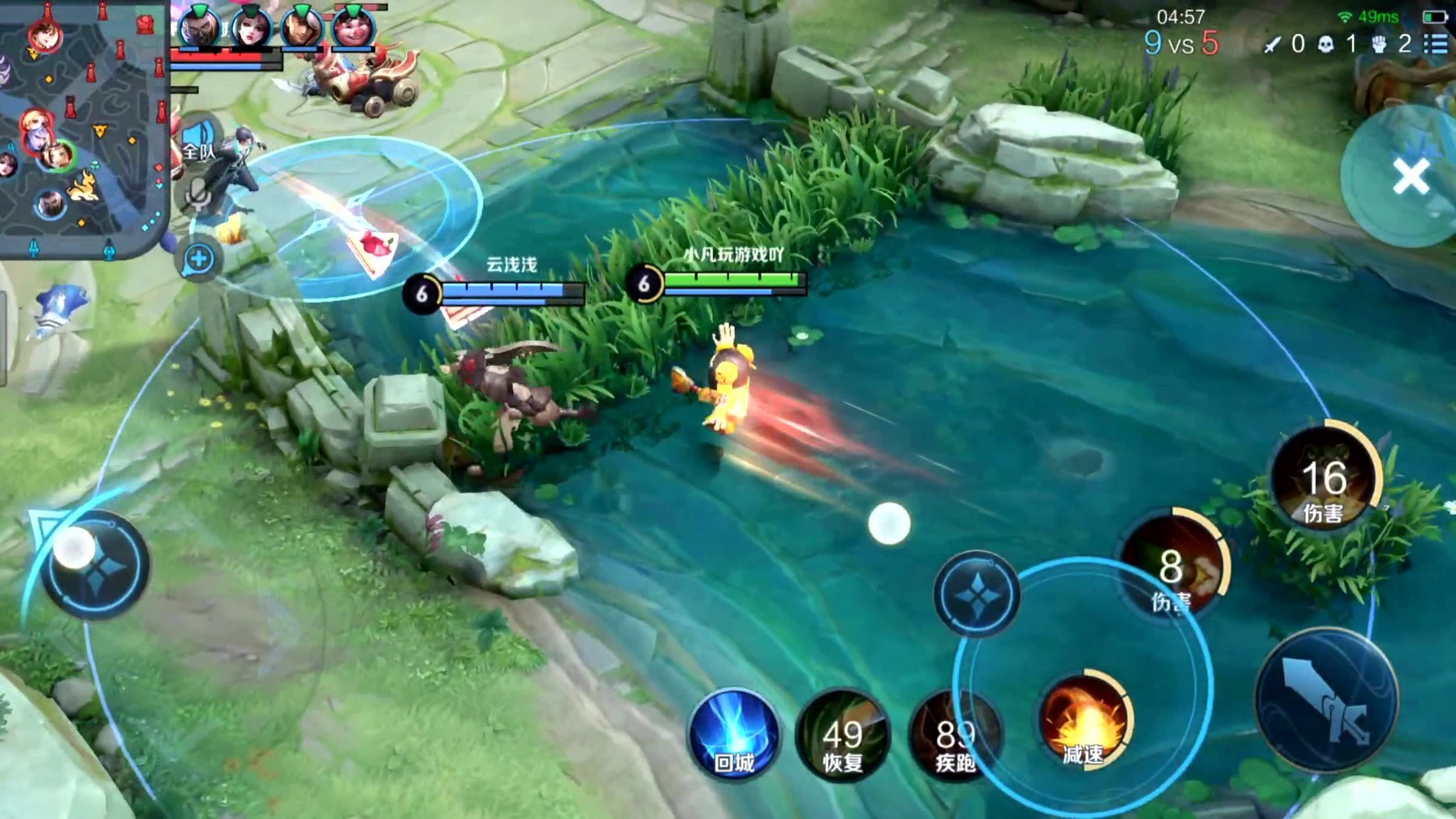Tap the movement joystick pad
The height and width of the screenshot is (819, 1456).
(94, 565)
